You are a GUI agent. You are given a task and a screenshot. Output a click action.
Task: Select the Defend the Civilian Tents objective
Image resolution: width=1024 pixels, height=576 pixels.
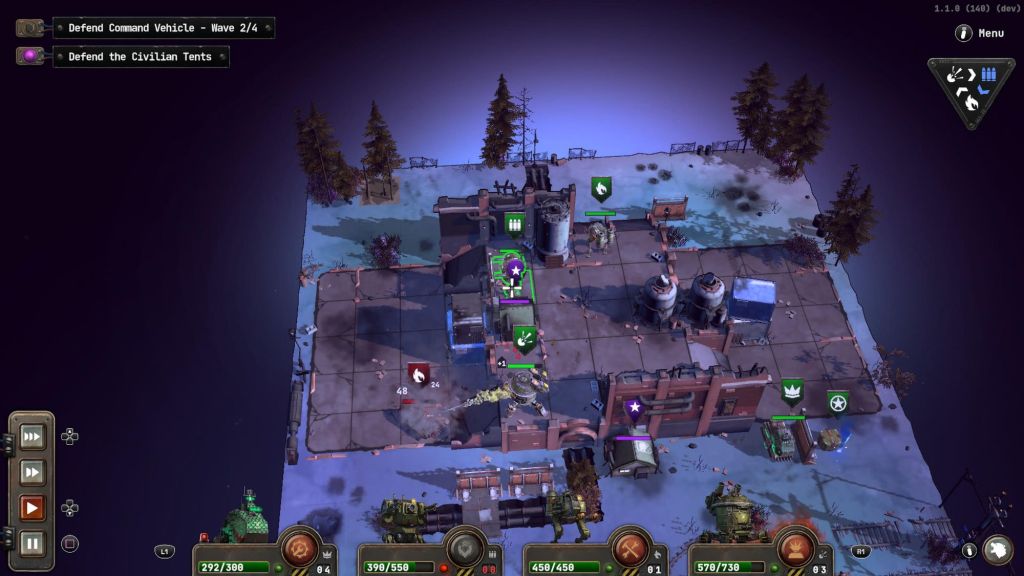[x=140, y=57]
